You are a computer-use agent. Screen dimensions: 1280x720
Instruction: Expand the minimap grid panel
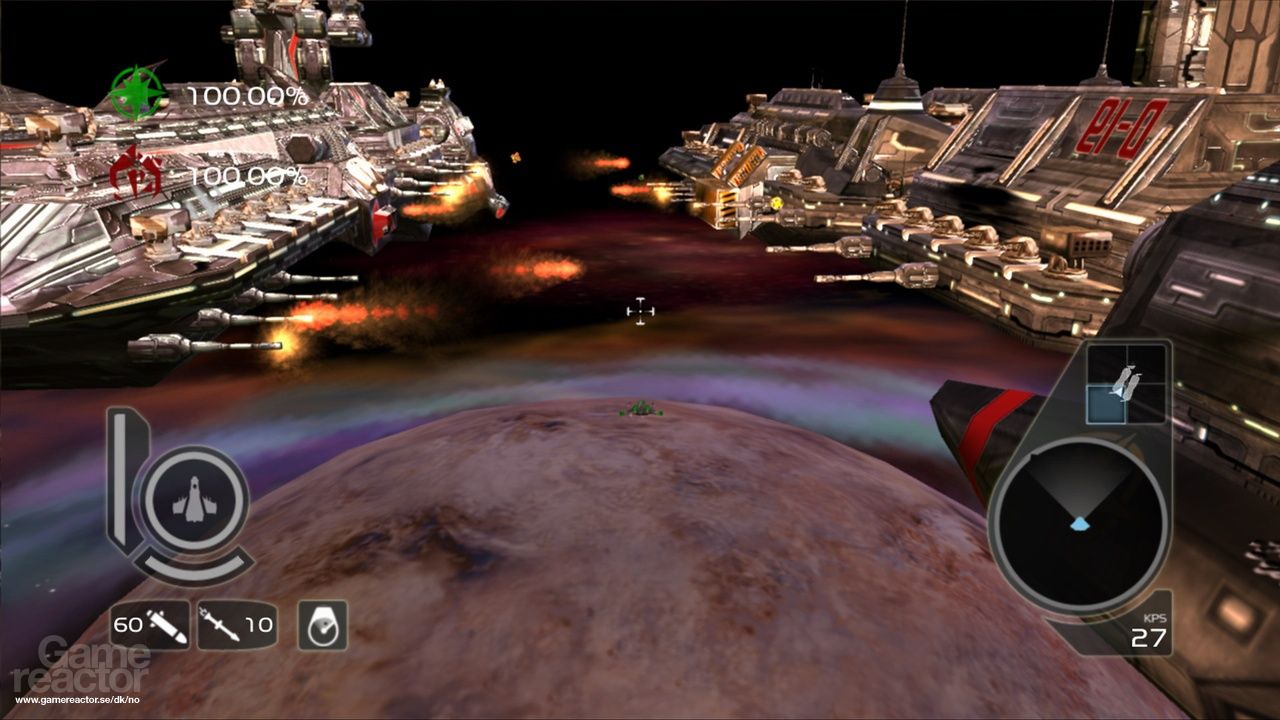[x=1128, y=382]
